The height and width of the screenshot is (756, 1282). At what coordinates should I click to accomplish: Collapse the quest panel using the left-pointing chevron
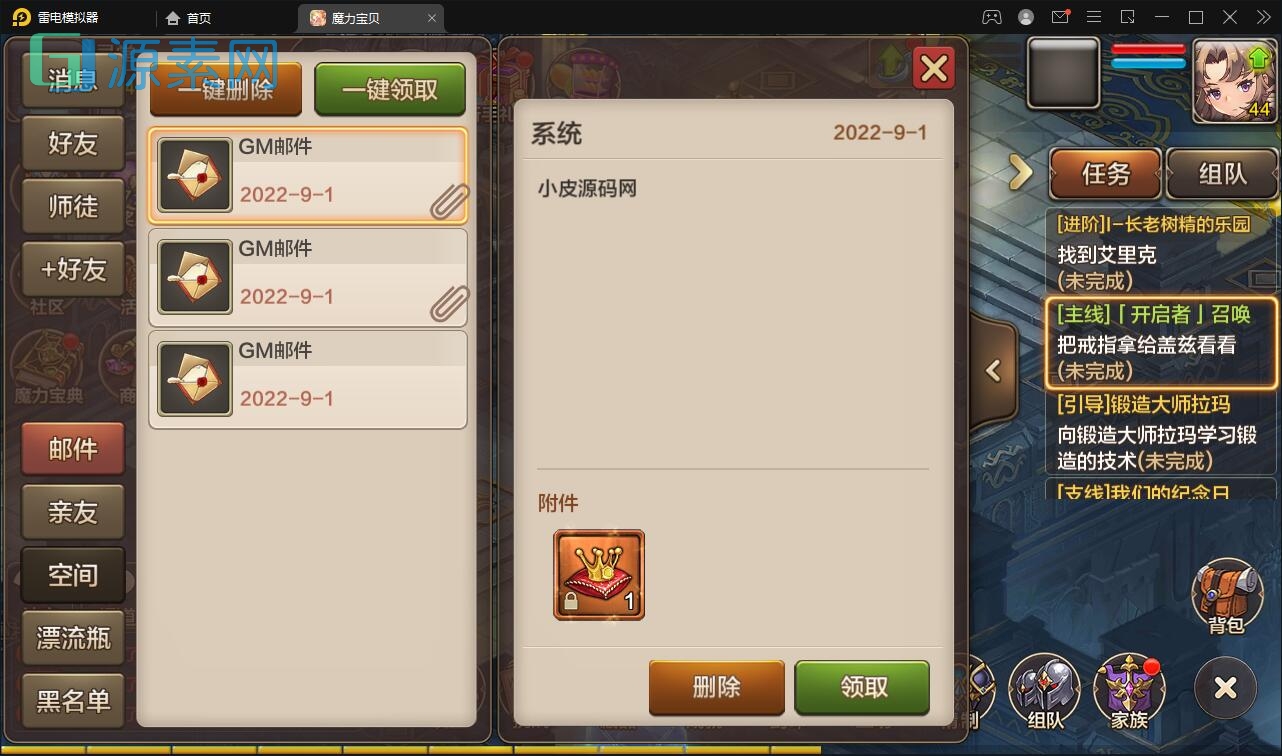[x=994, y=369]
